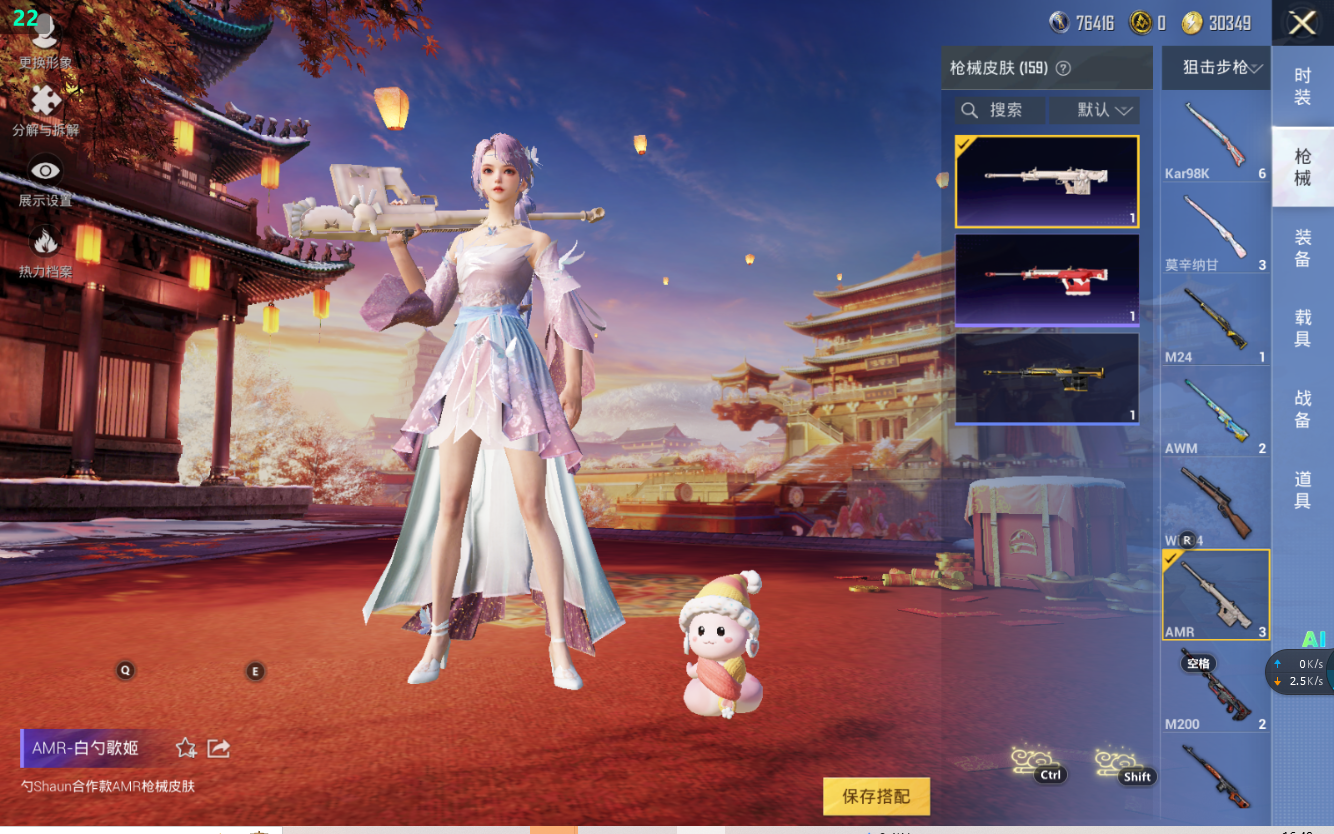Favorite the AMR-白勺歌姬 skin with the star
The height and width of the screenshot is (834, 1334).
[186, 748]
